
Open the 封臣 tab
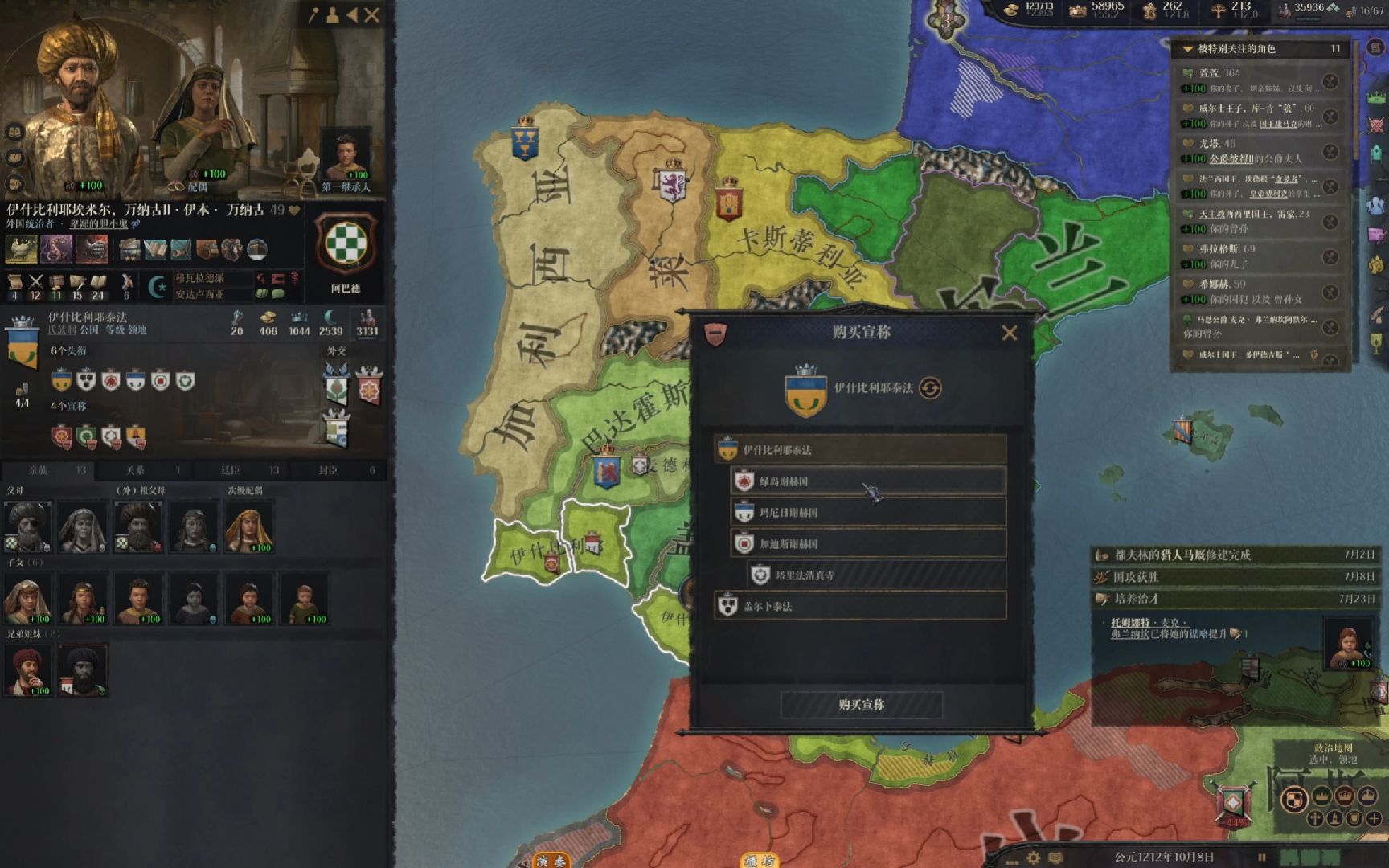(x=338, y=470)
